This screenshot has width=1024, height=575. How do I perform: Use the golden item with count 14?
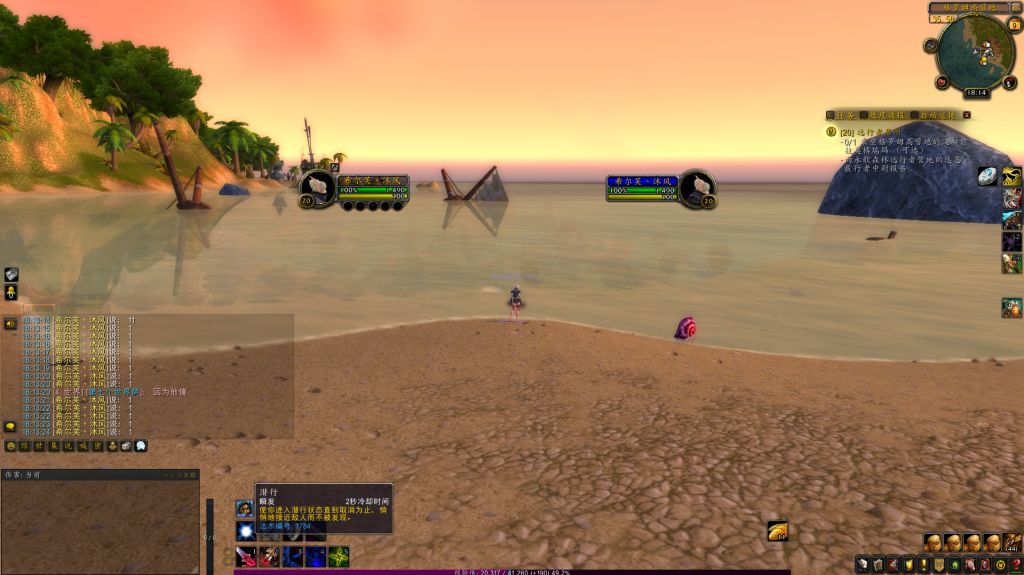point(777,531)
